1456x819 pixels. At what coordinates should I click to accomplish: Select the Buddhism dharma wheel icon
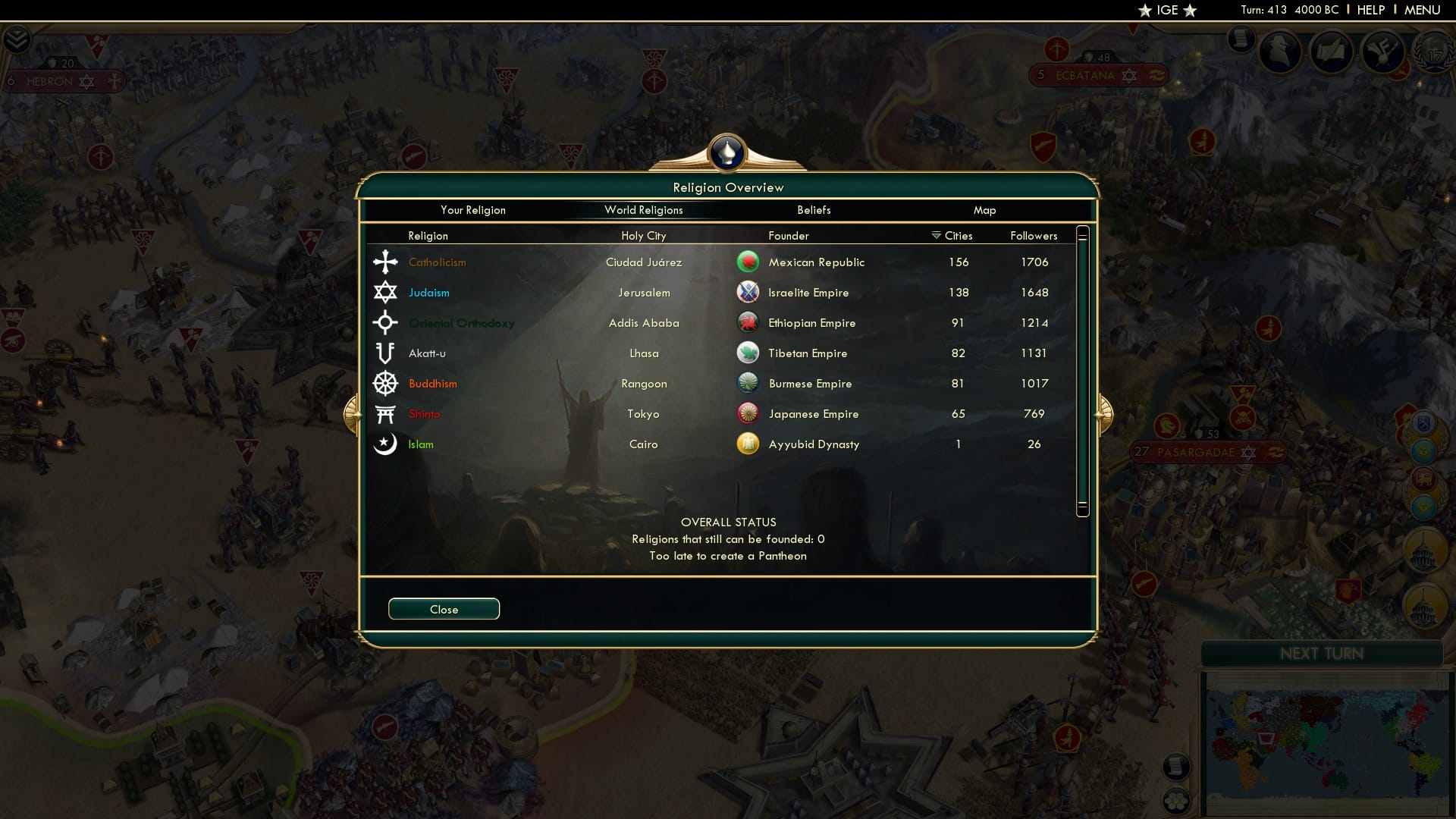385,383
